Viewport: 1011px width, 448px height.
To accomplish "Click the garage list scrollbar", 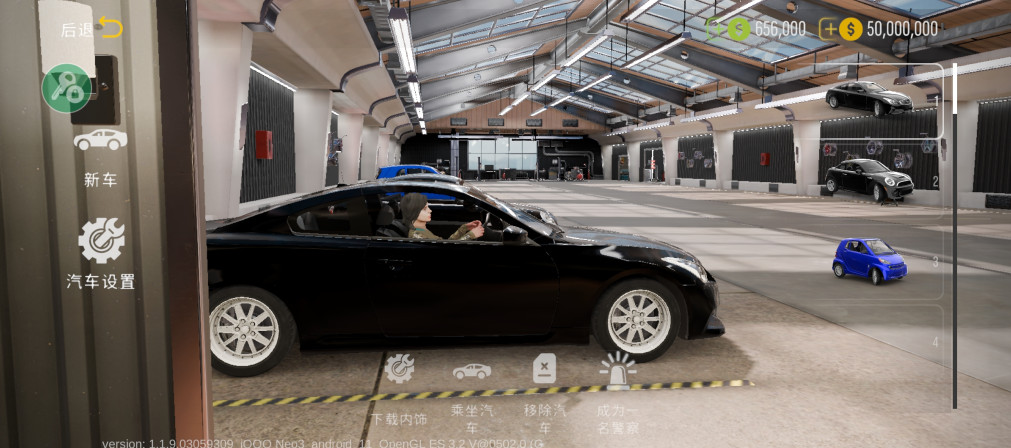I will click(x=955, y=235).
